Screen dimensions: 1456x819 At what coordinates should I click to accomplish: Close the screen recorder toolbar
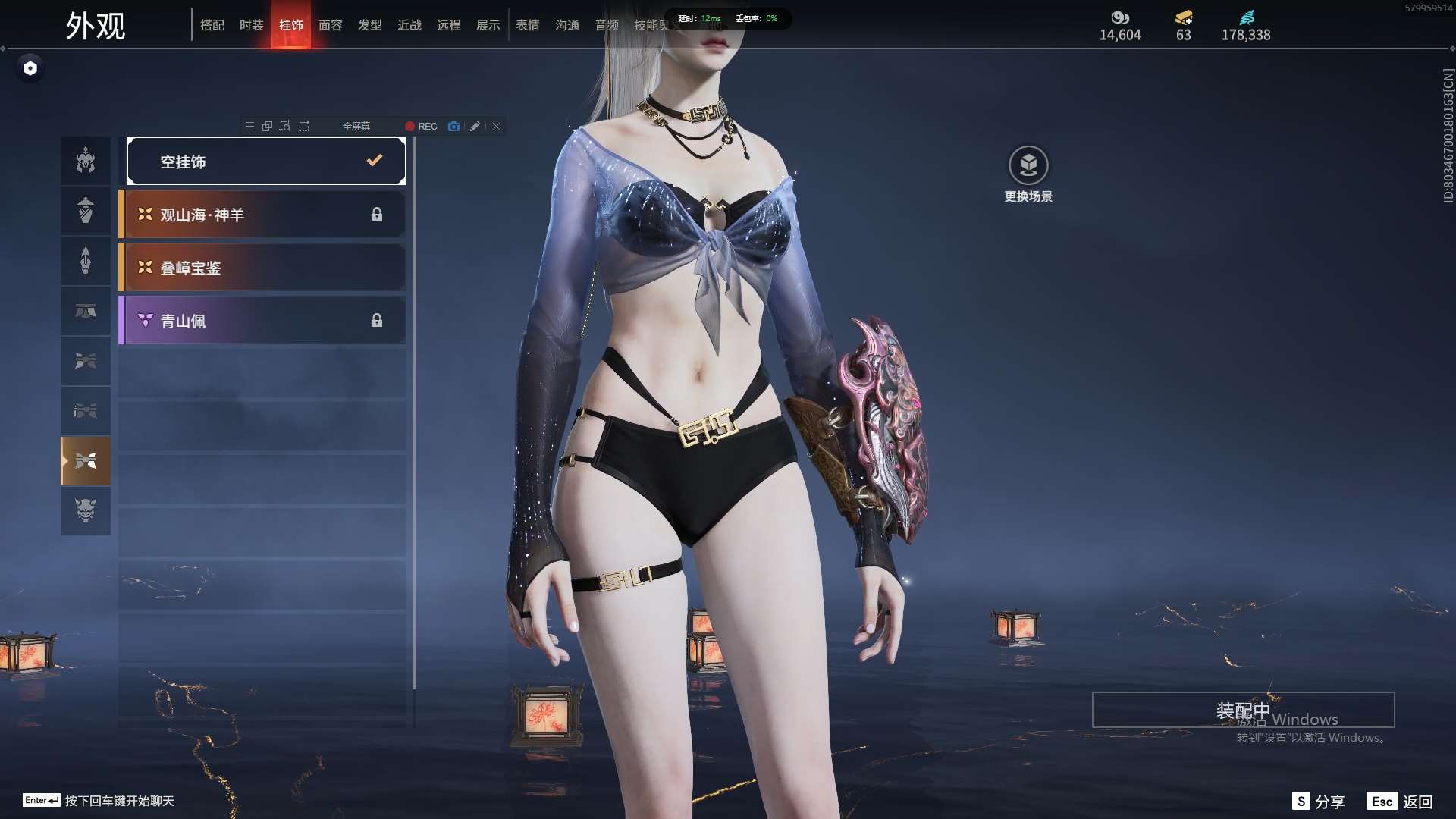[x=496, y=127]
